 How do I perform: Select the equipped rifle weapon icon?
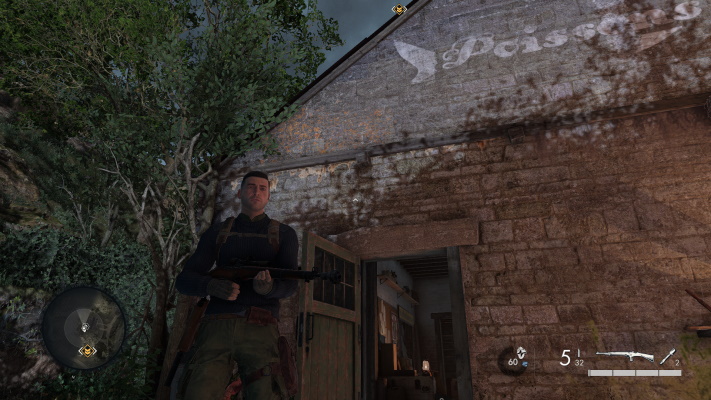[x=624, y=356]
